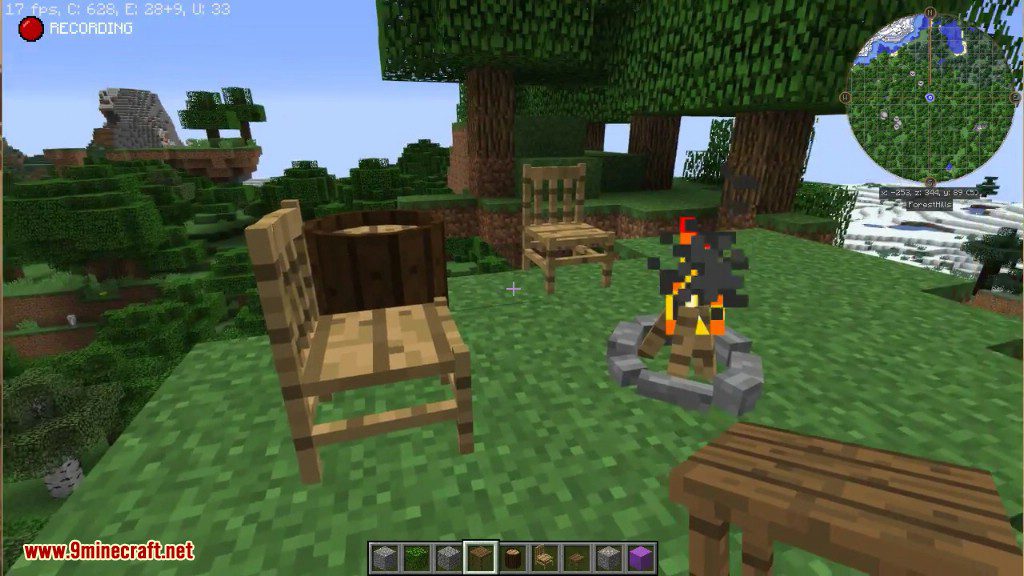The width and height of the screenshot is (1024, 576).
Task: Select the wooden barrel hotbar slot
Action: point(512,557)
